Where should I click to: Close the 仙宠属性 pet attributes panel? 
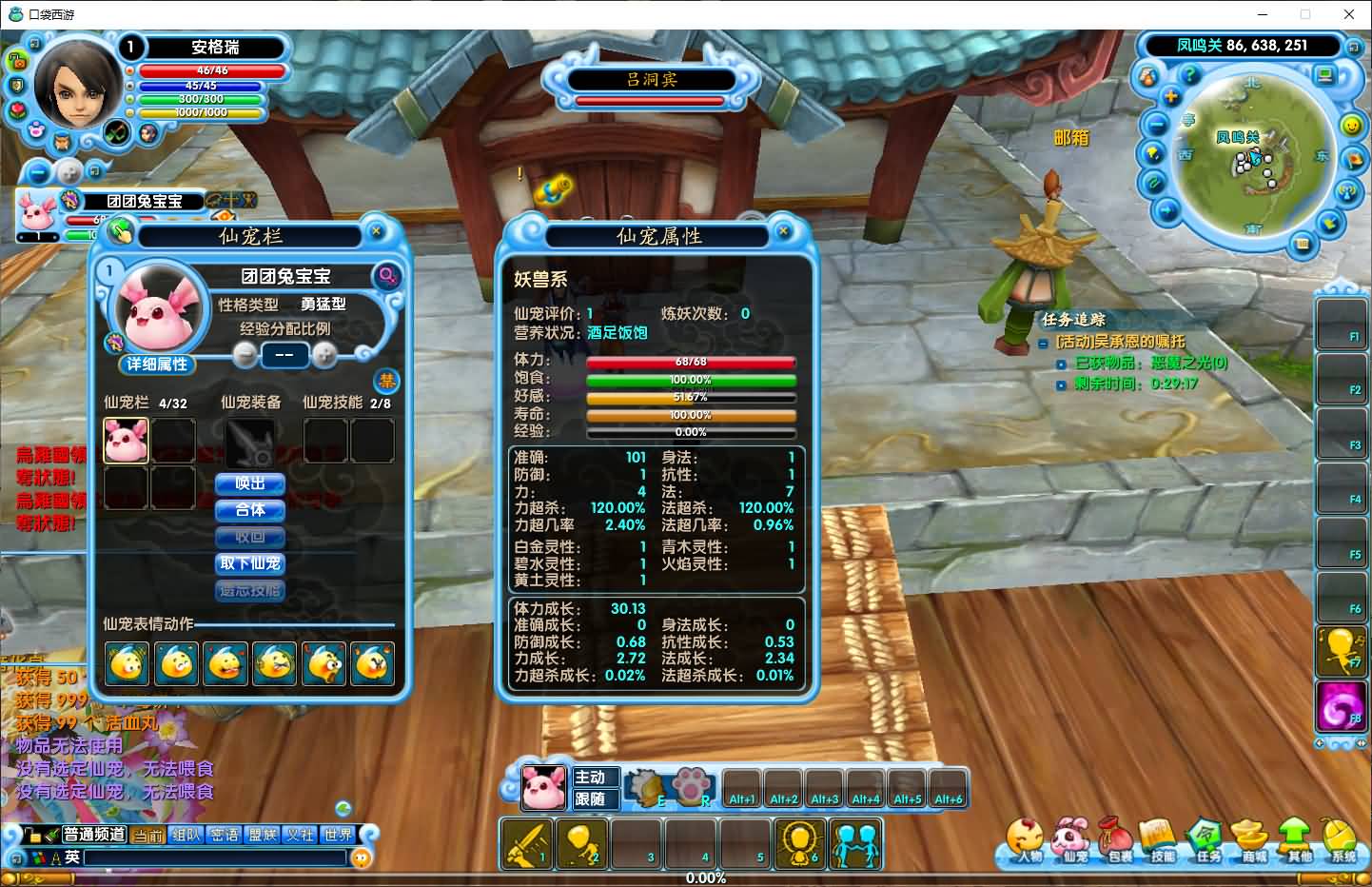coord(783,231)
